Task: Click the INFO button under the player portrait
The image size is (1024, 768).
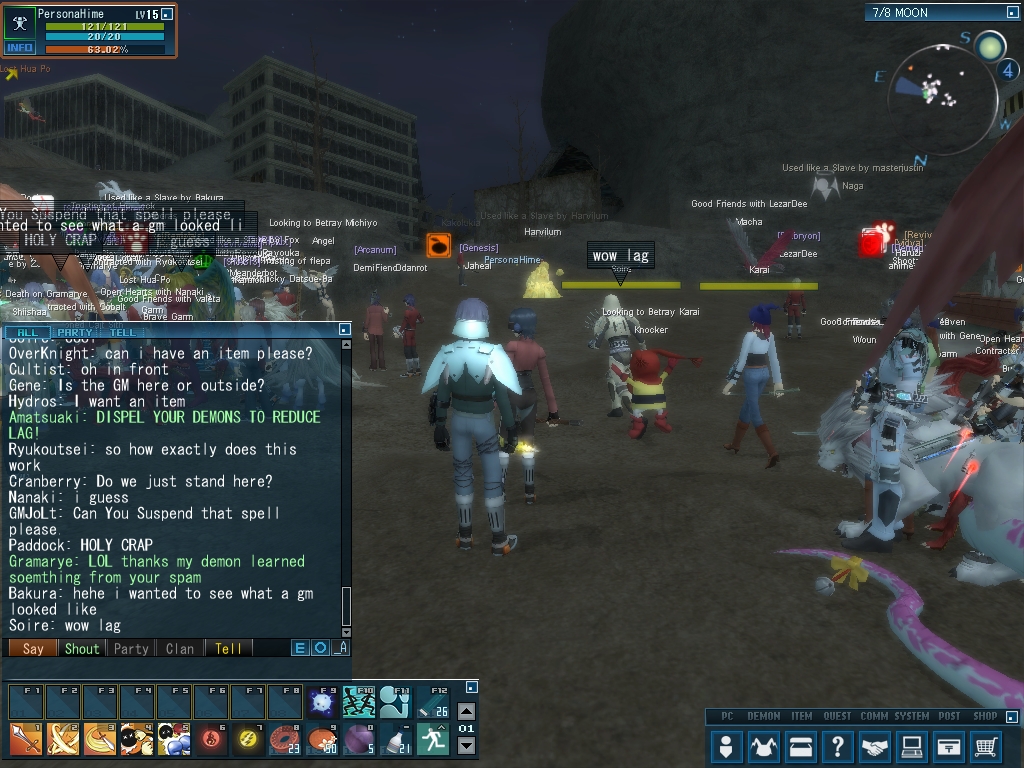Action: (x=19, y=48)
